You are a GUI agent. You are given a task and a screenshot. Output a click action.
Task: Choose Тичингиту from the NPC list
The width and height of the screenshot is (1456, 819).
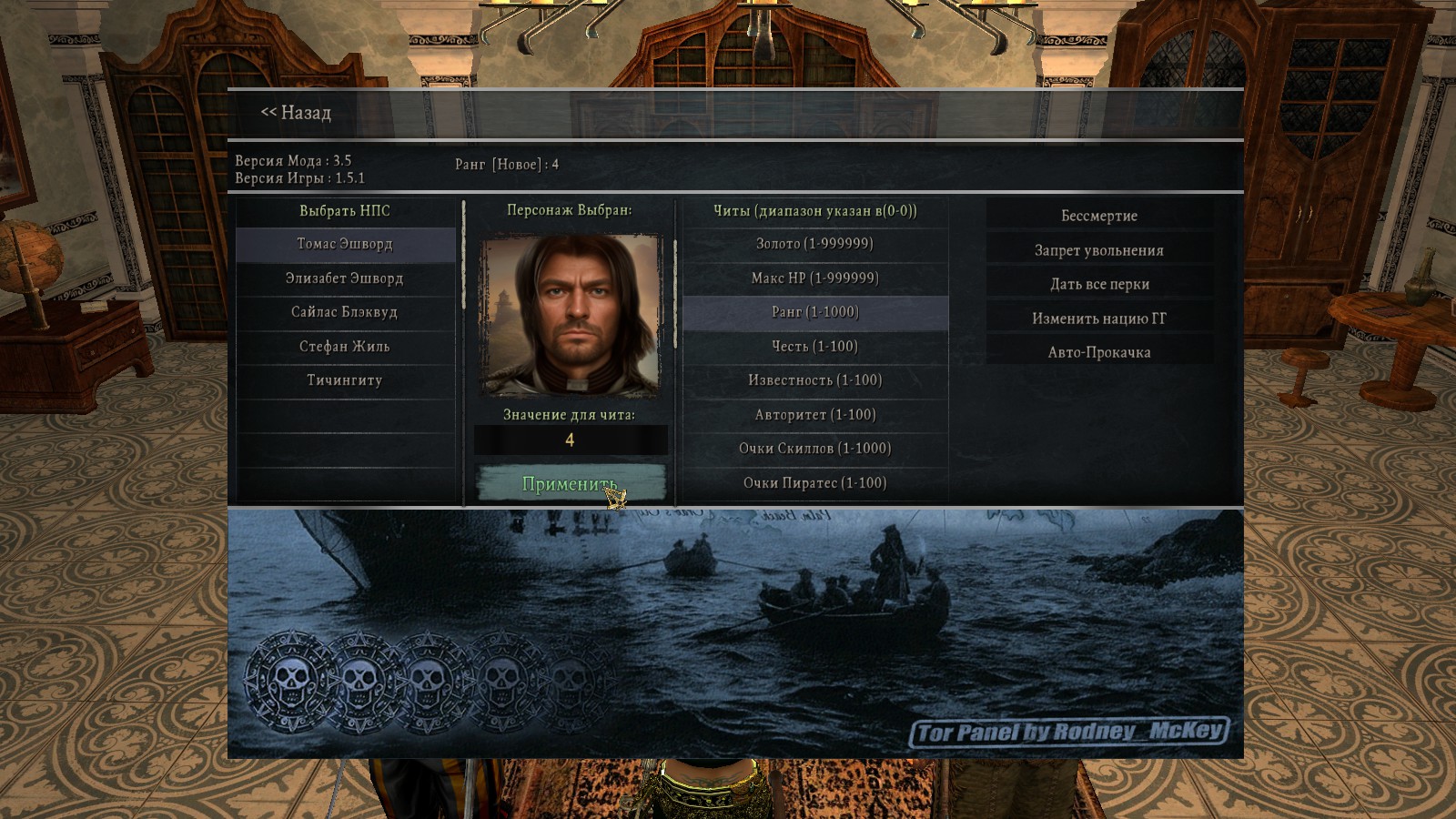(x=345, y=380)
